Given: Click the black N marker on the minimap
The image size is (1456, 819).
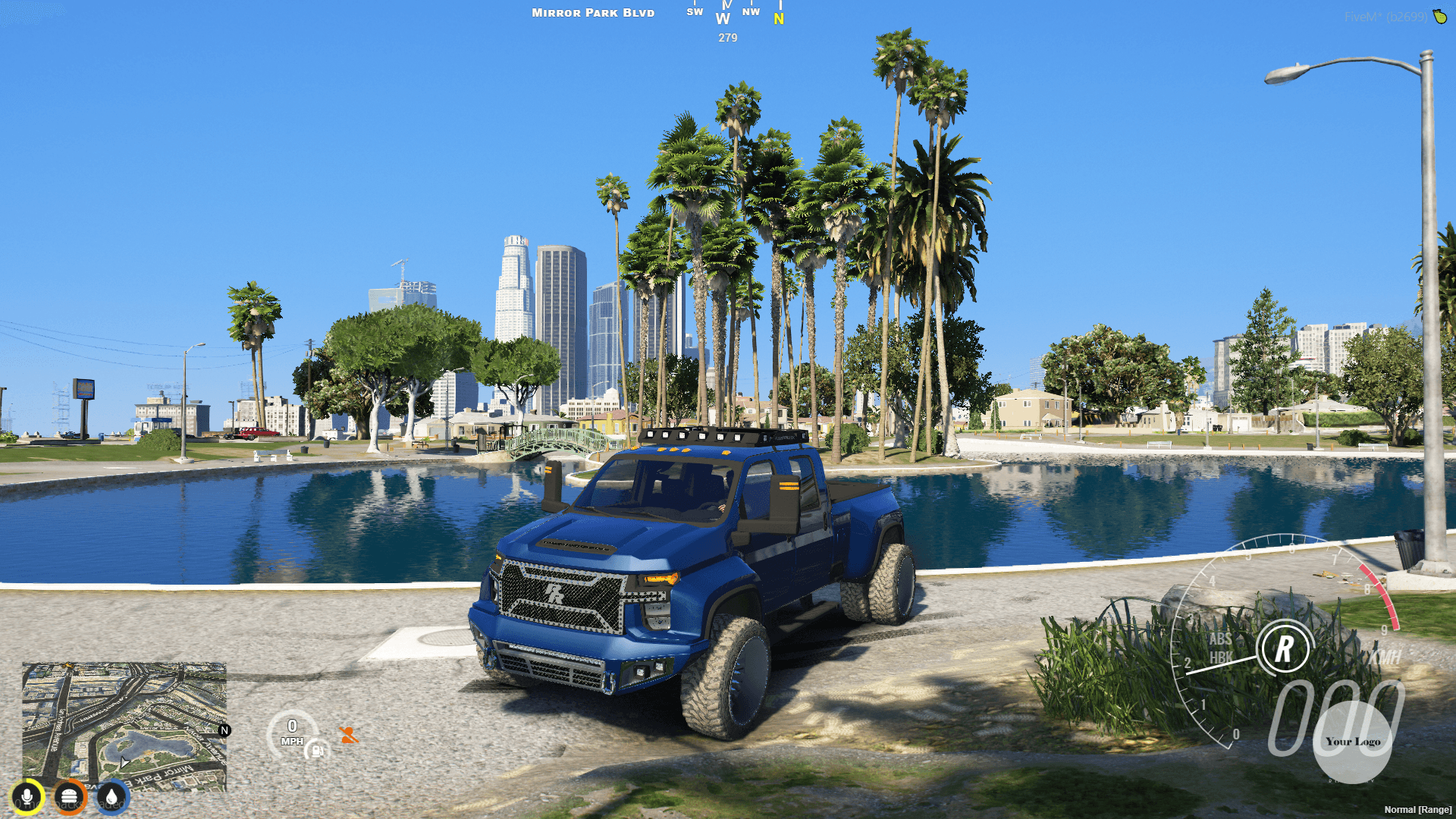Looking at the screenshot, I should 224,732.
